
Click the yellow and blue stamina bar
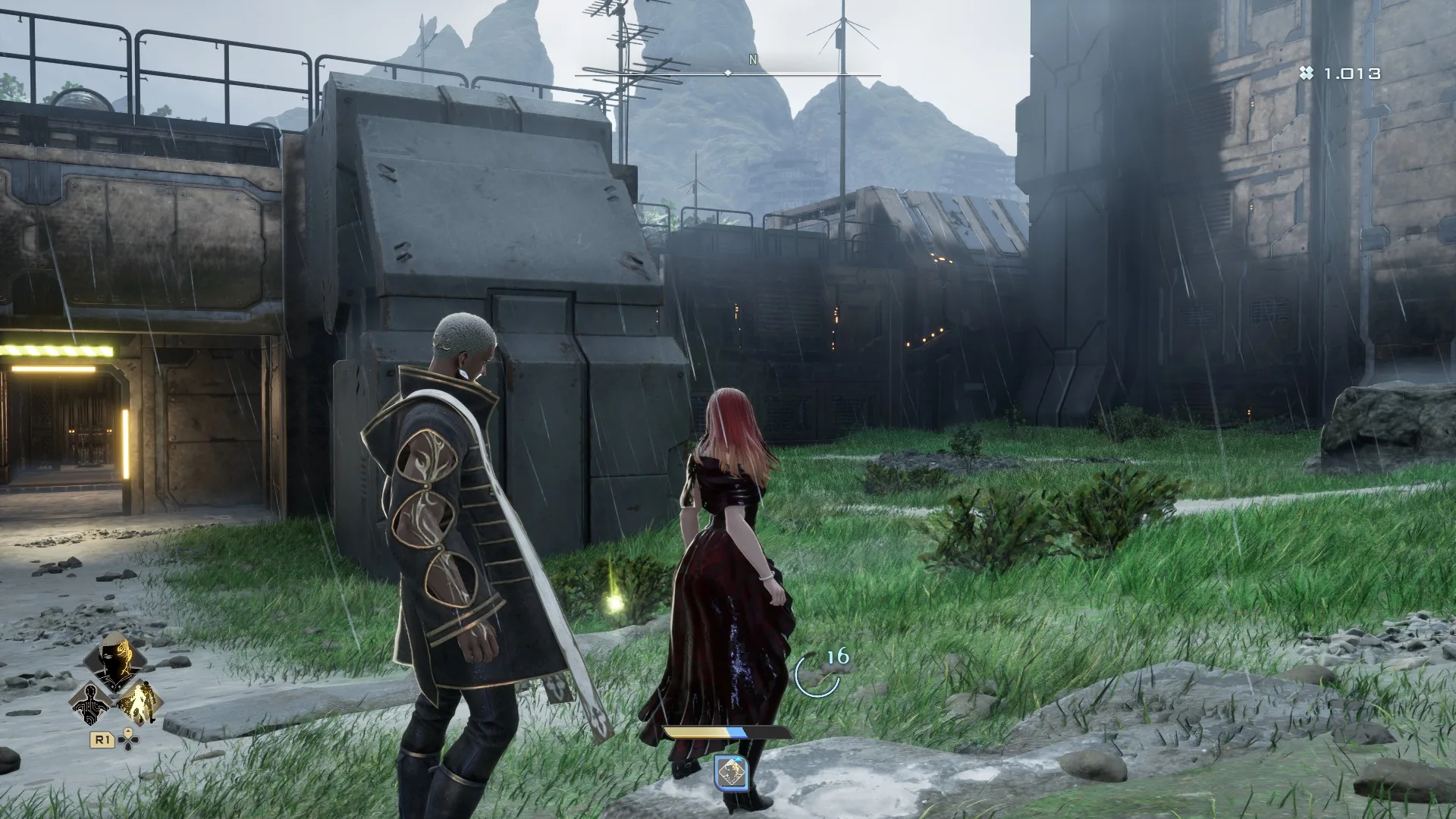click(x=725, y=732)
